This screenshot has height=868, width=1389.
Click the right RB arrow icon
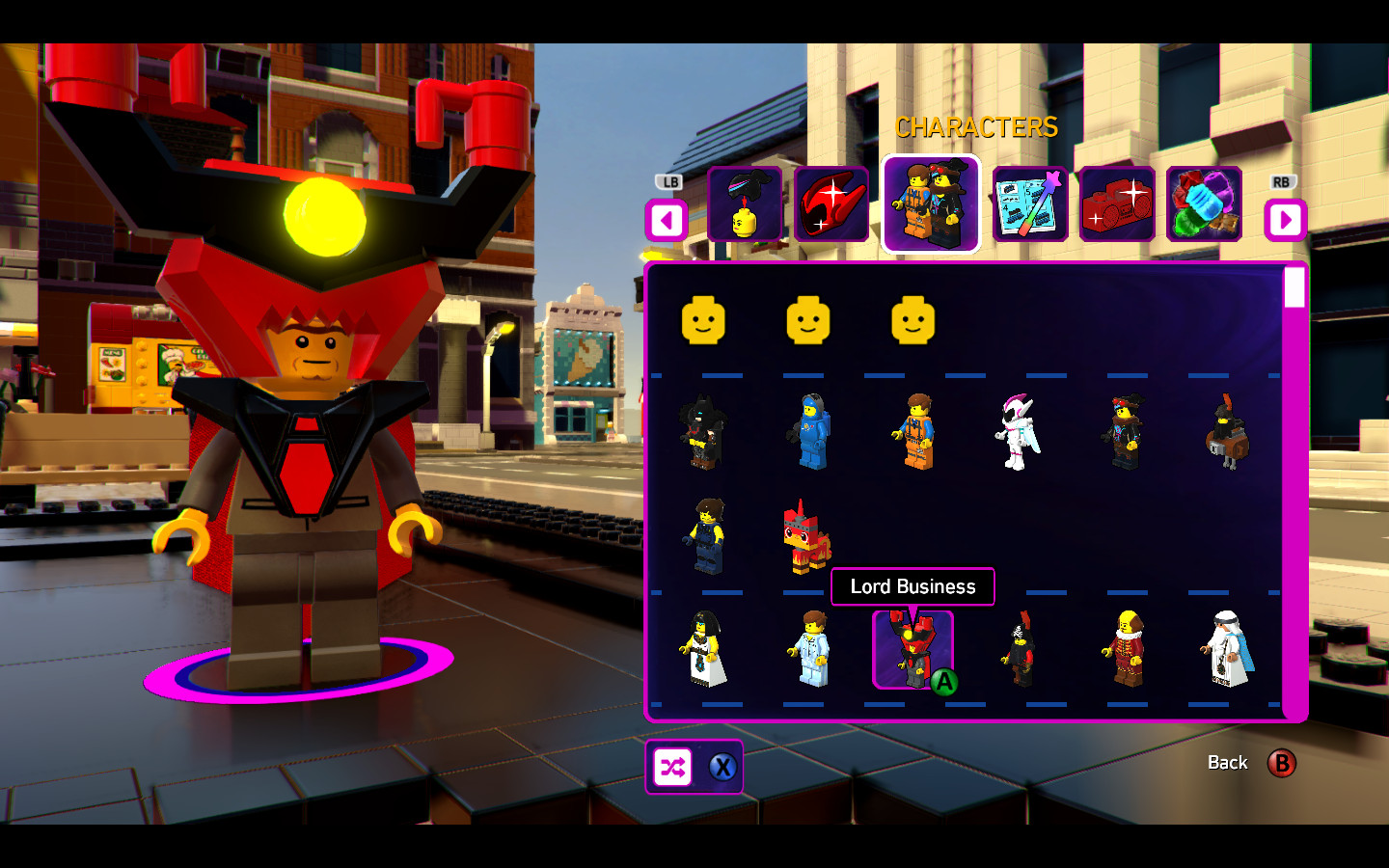[x=1285, y=220]
